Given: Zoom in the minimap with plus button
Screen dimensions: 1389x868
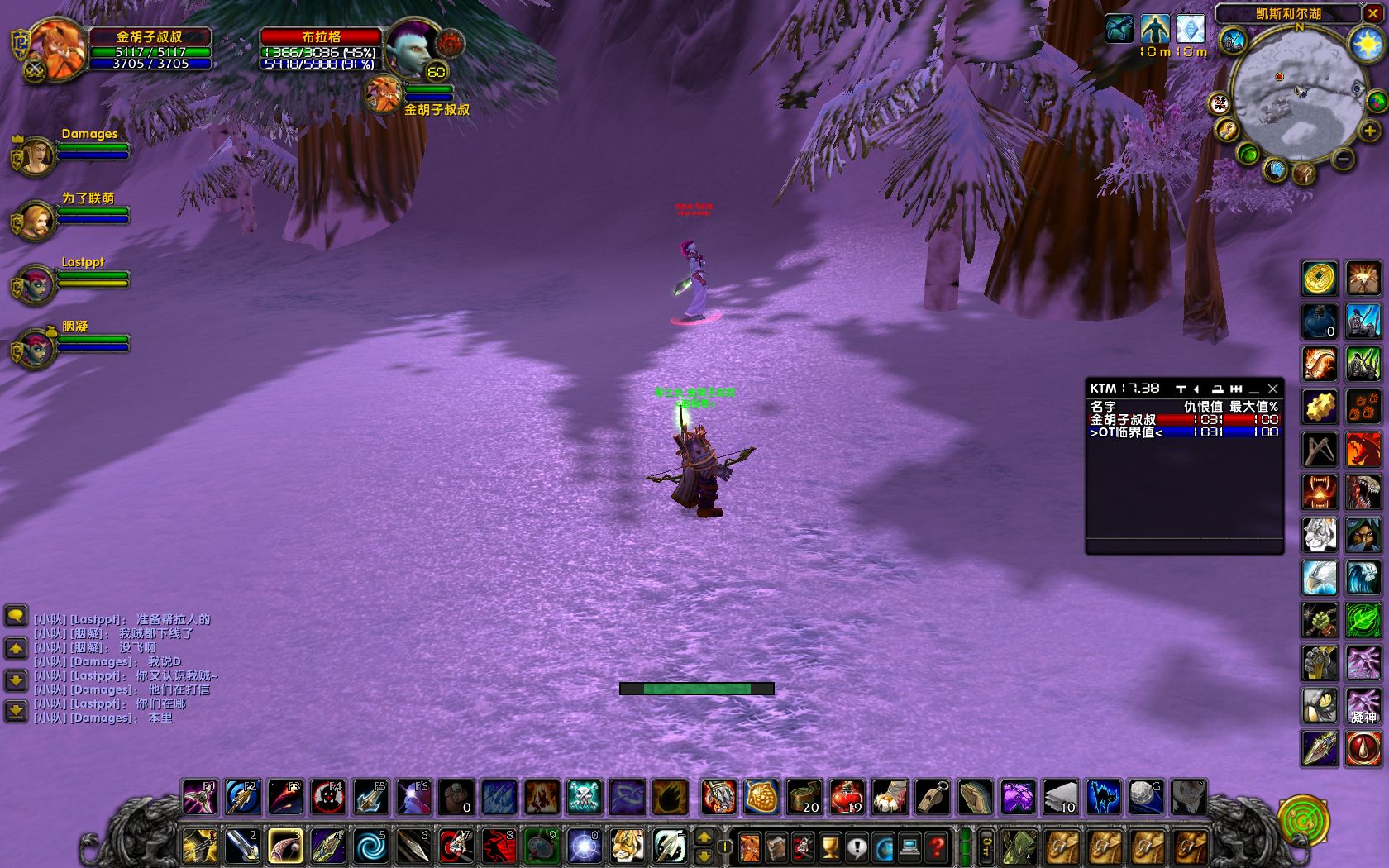Looking at the screenshot, I should tap(1370, 131).
